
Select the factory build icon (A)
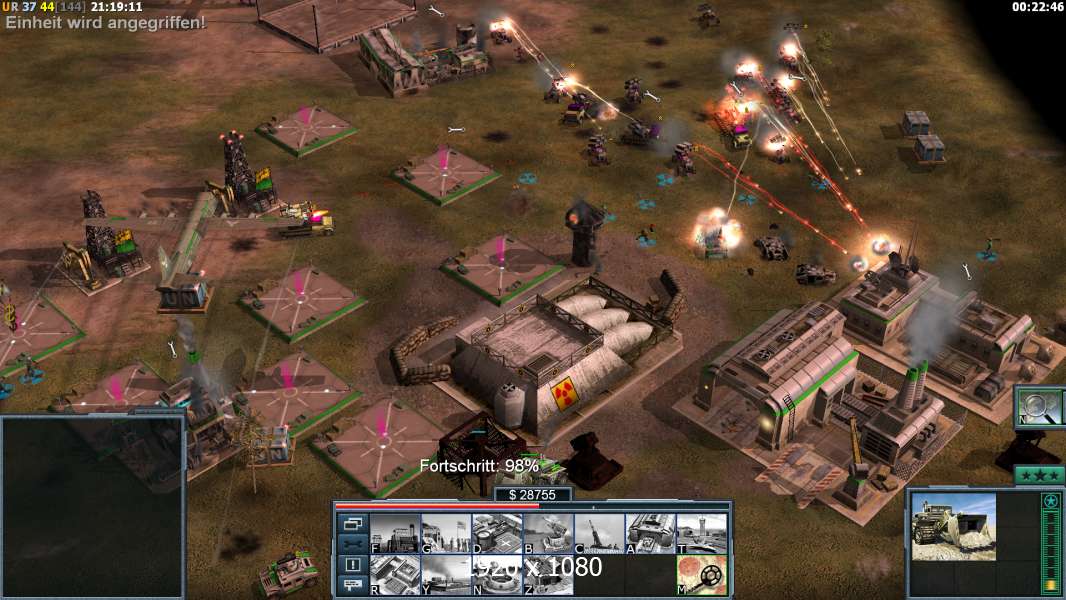click(650, 534)
